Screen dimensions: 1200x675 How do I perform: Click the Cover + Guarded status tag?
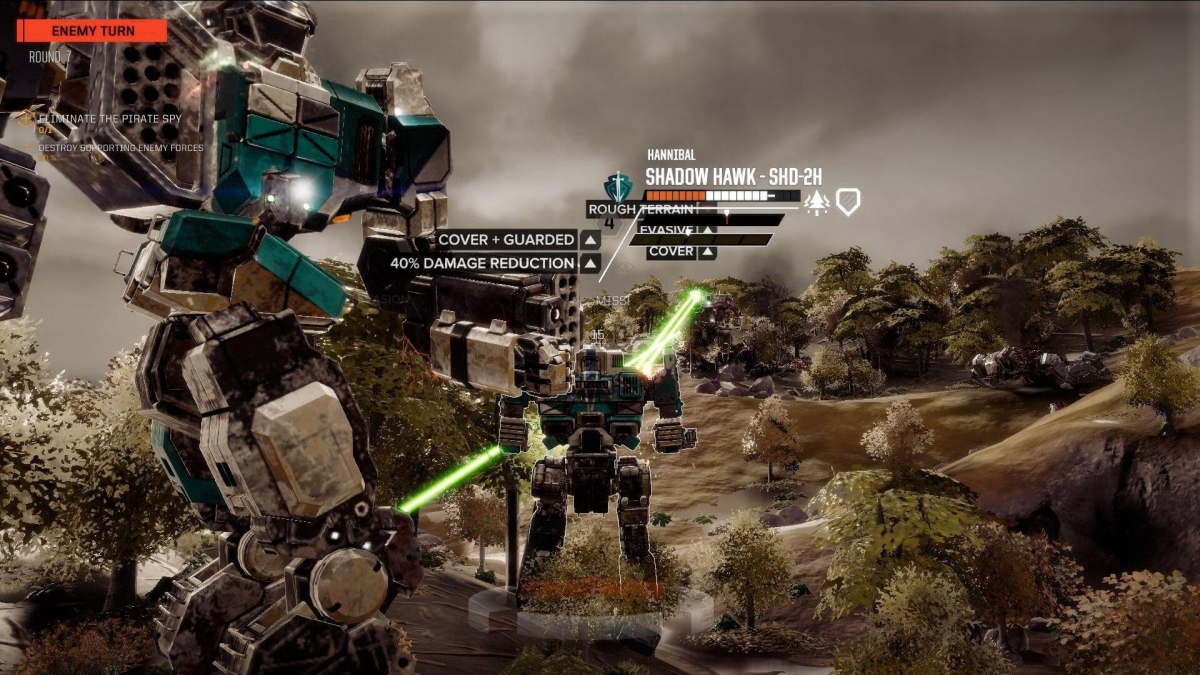pos(506,240)
